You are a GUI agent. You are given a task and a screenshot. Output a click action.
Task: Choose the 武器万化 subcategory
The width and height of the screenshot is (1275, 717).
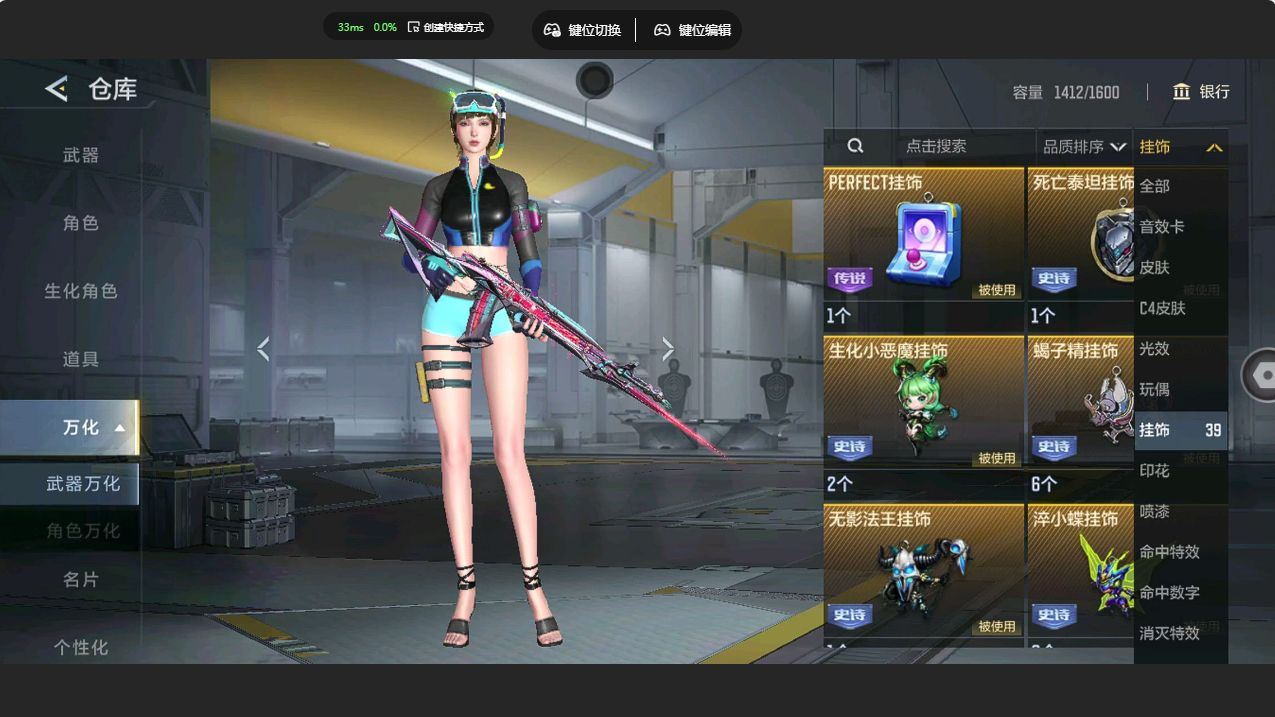tap(82, 484)
